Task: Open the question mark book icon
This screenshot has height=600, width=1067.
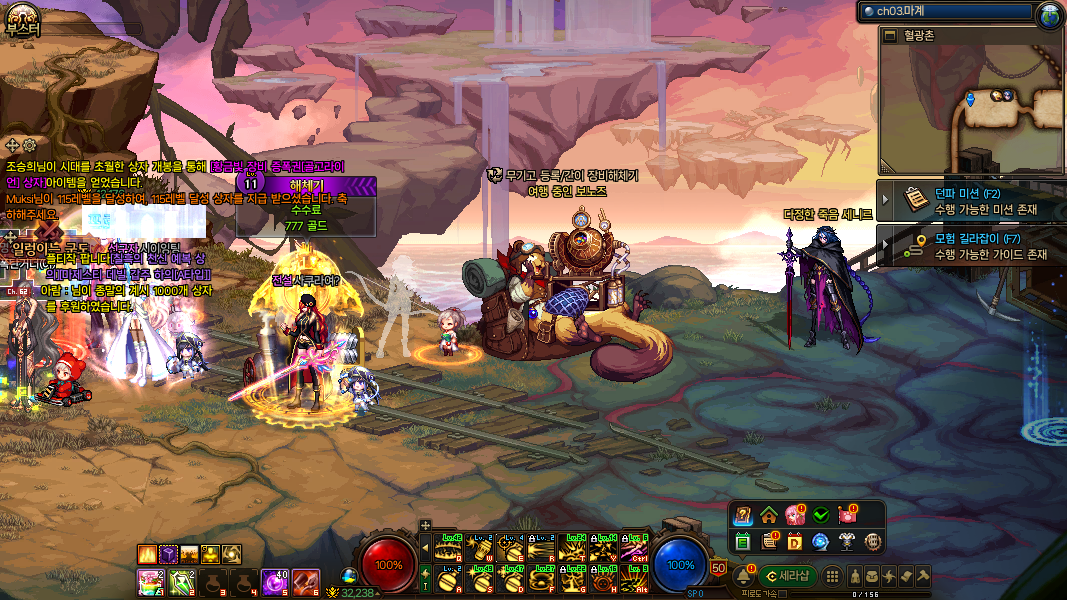Action: click(x=742, y=516)
